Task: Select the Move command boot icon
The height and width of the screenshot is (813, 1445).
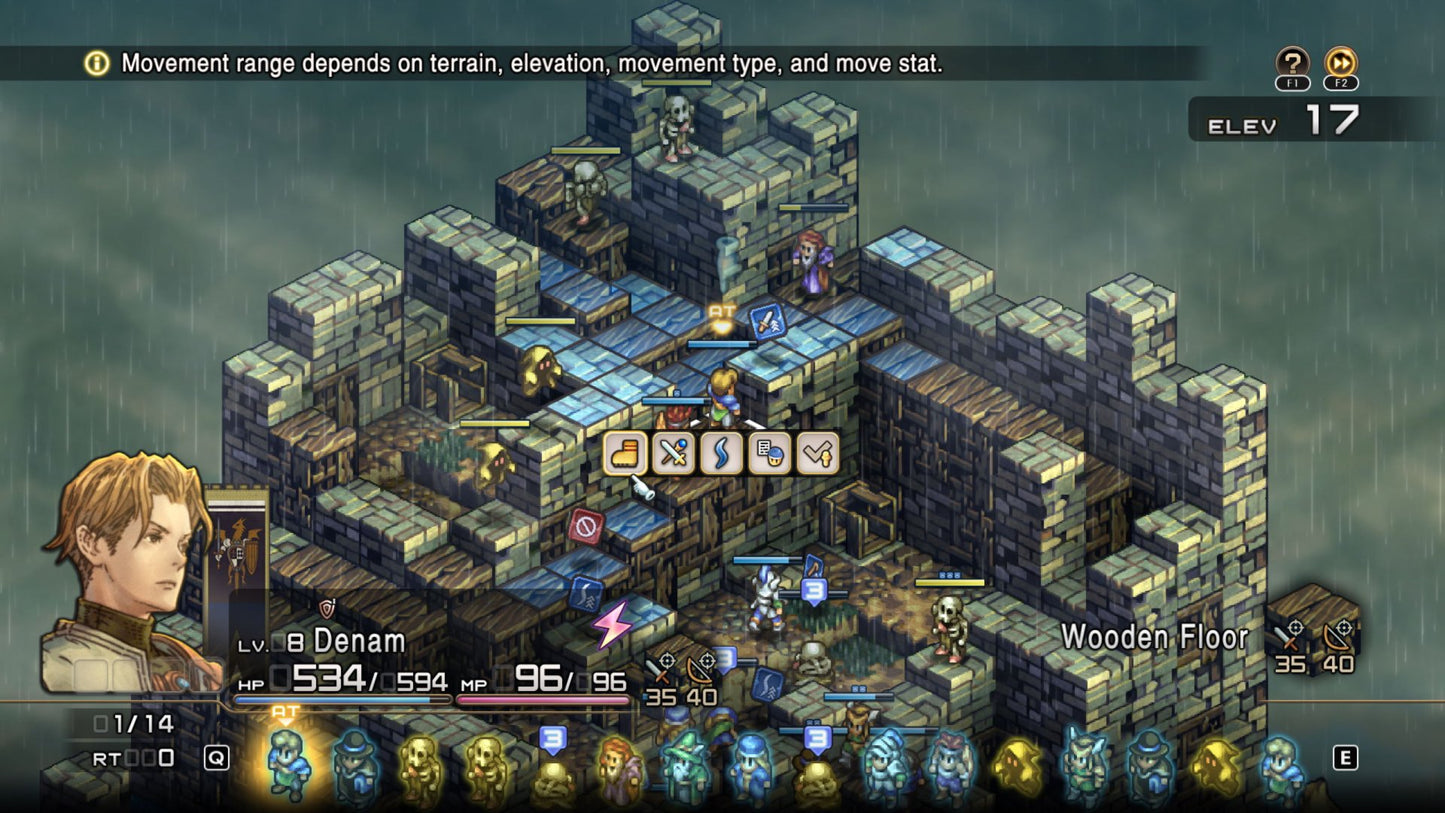Action: [625, 453]
